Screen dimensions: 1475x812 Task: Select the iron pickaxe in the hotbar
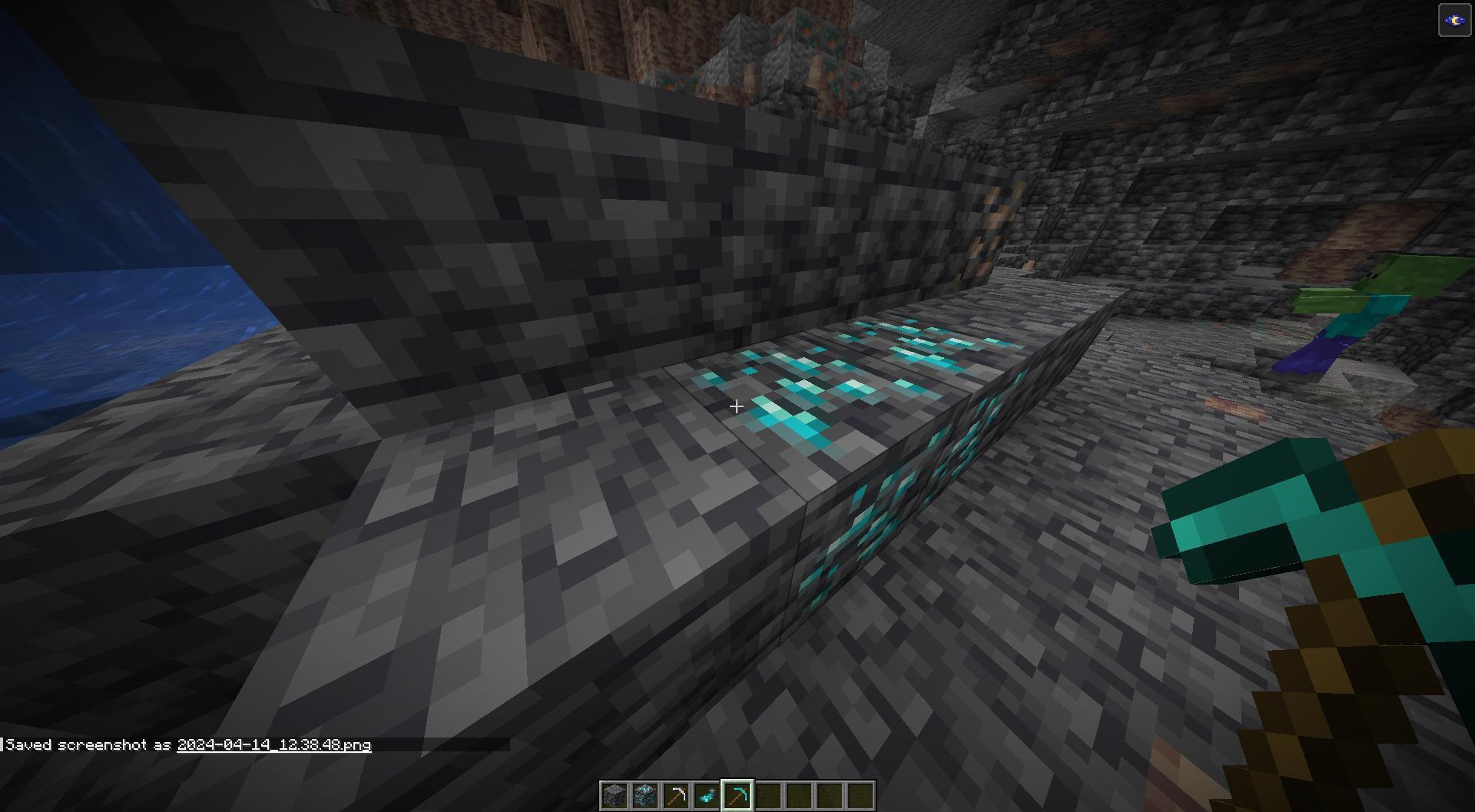[x=675, y=795]
